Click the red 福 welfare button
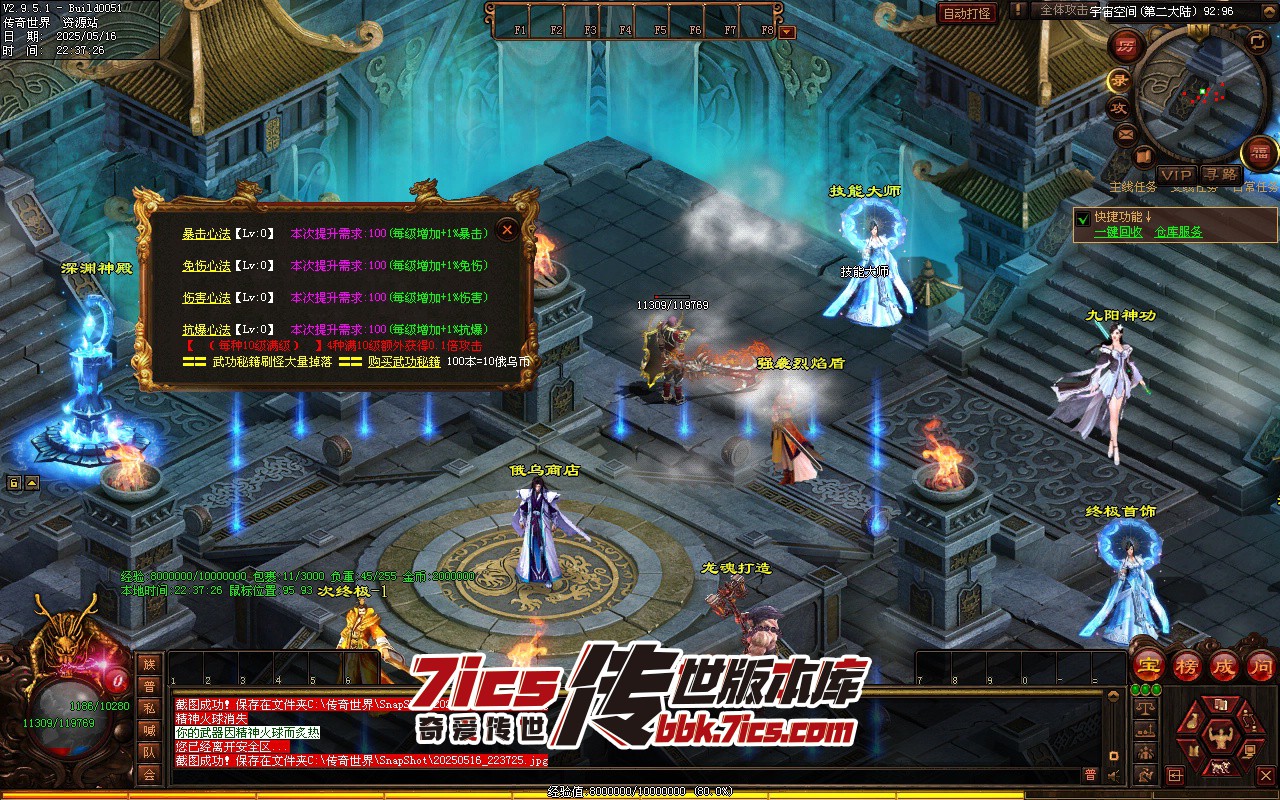The image size is (1280, 800). [x=1259, y=152]
